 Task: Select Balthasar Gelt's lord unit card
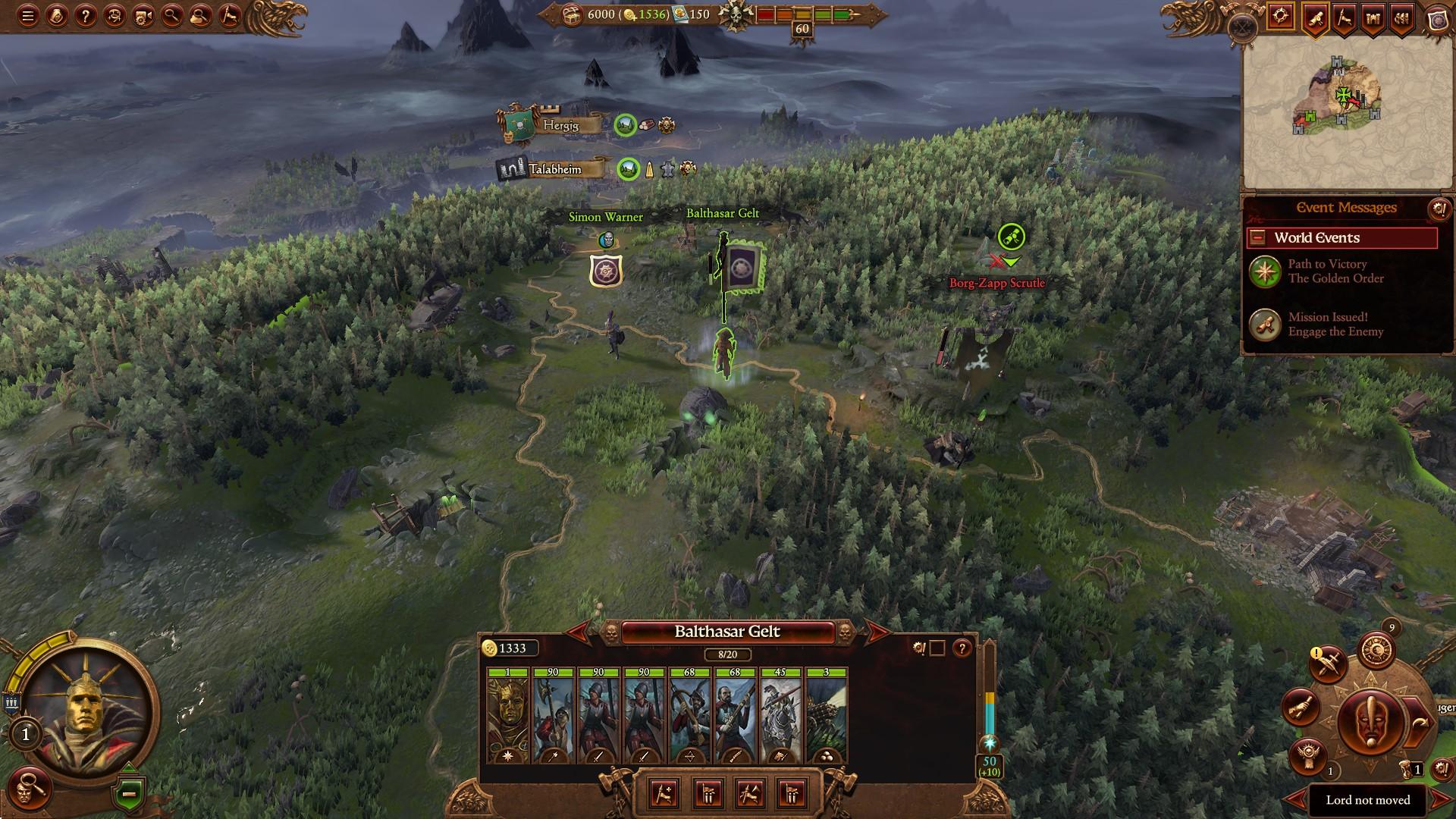point(507,716)
